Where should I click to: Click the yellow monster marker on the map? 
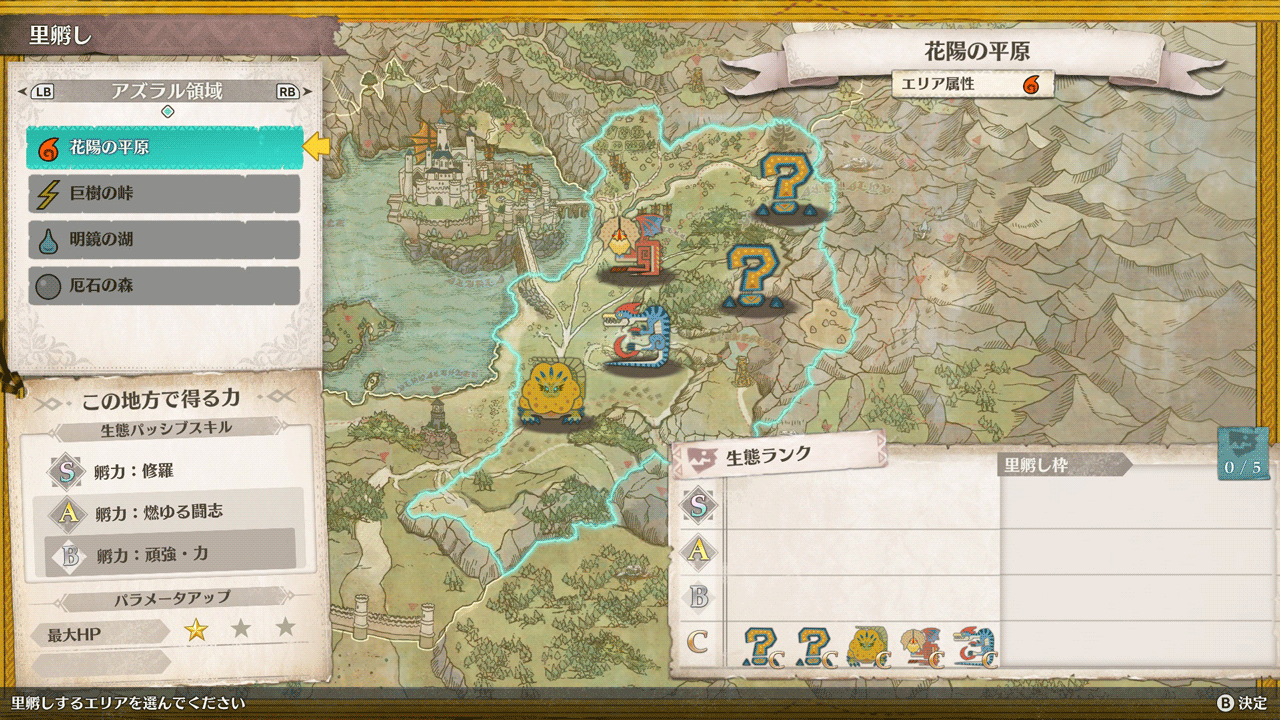(x=549, y=392)
